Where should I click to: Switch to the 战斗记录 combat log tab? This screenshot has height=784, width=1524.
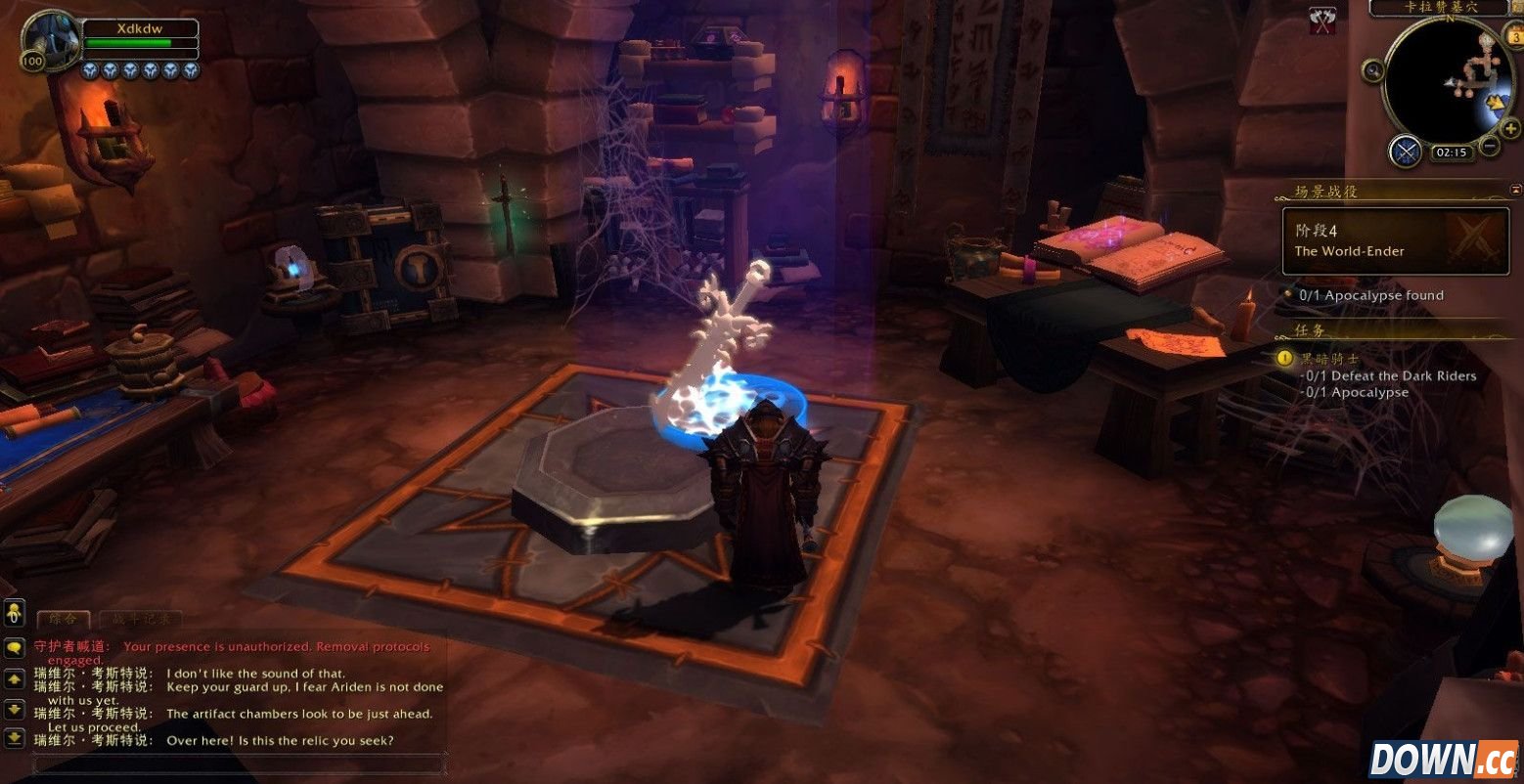140,619
